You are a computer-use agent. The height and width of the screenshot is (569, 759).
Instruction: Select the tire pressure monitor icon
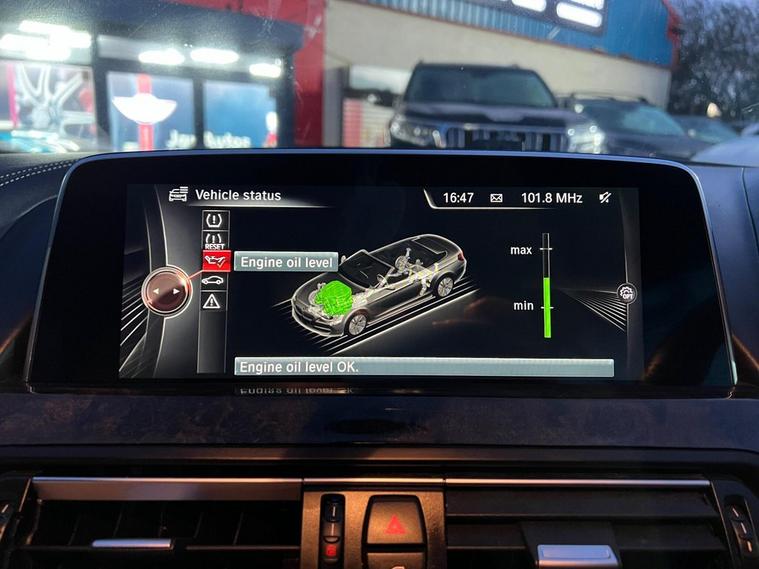point(215,221)
